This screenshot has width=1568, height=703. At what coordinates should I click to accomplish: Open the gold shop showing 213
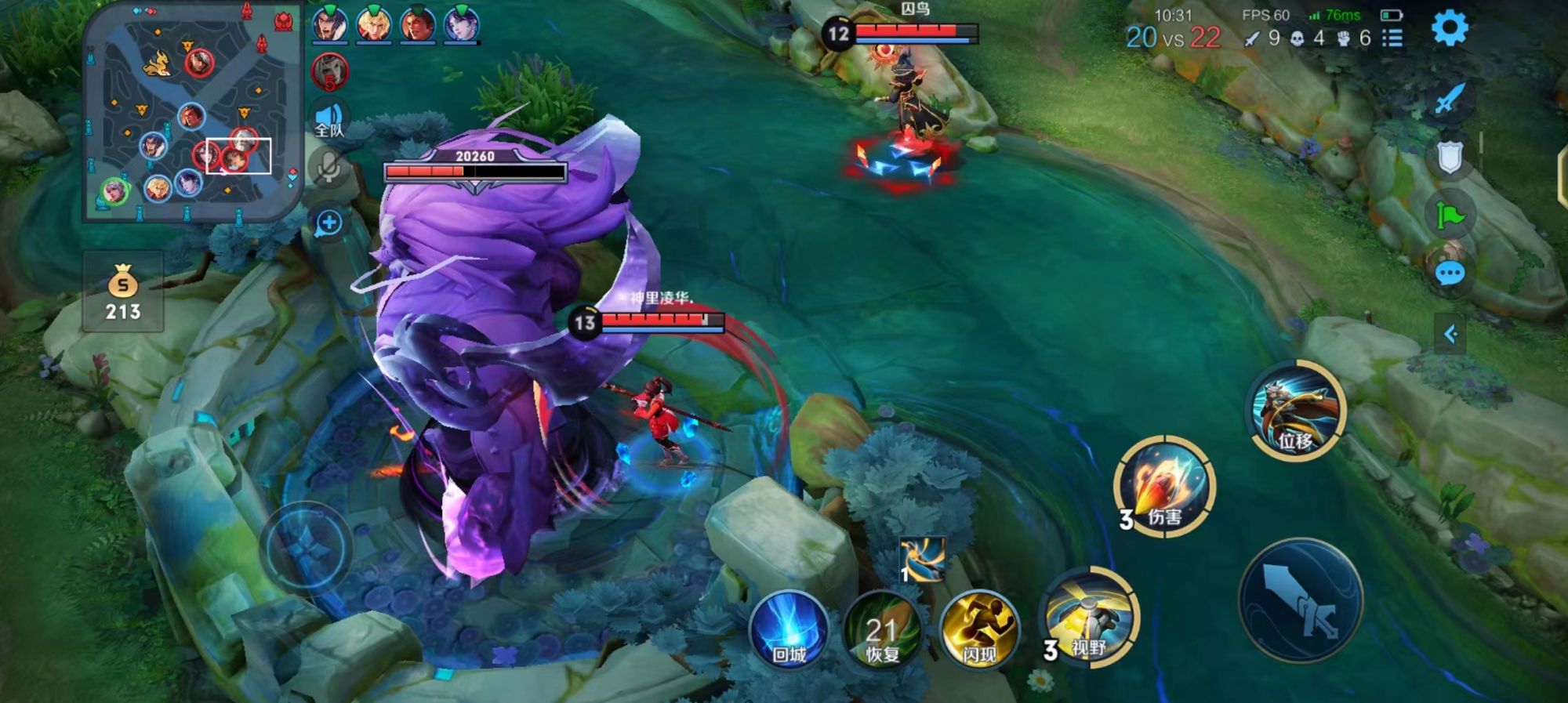click(123, 292)
